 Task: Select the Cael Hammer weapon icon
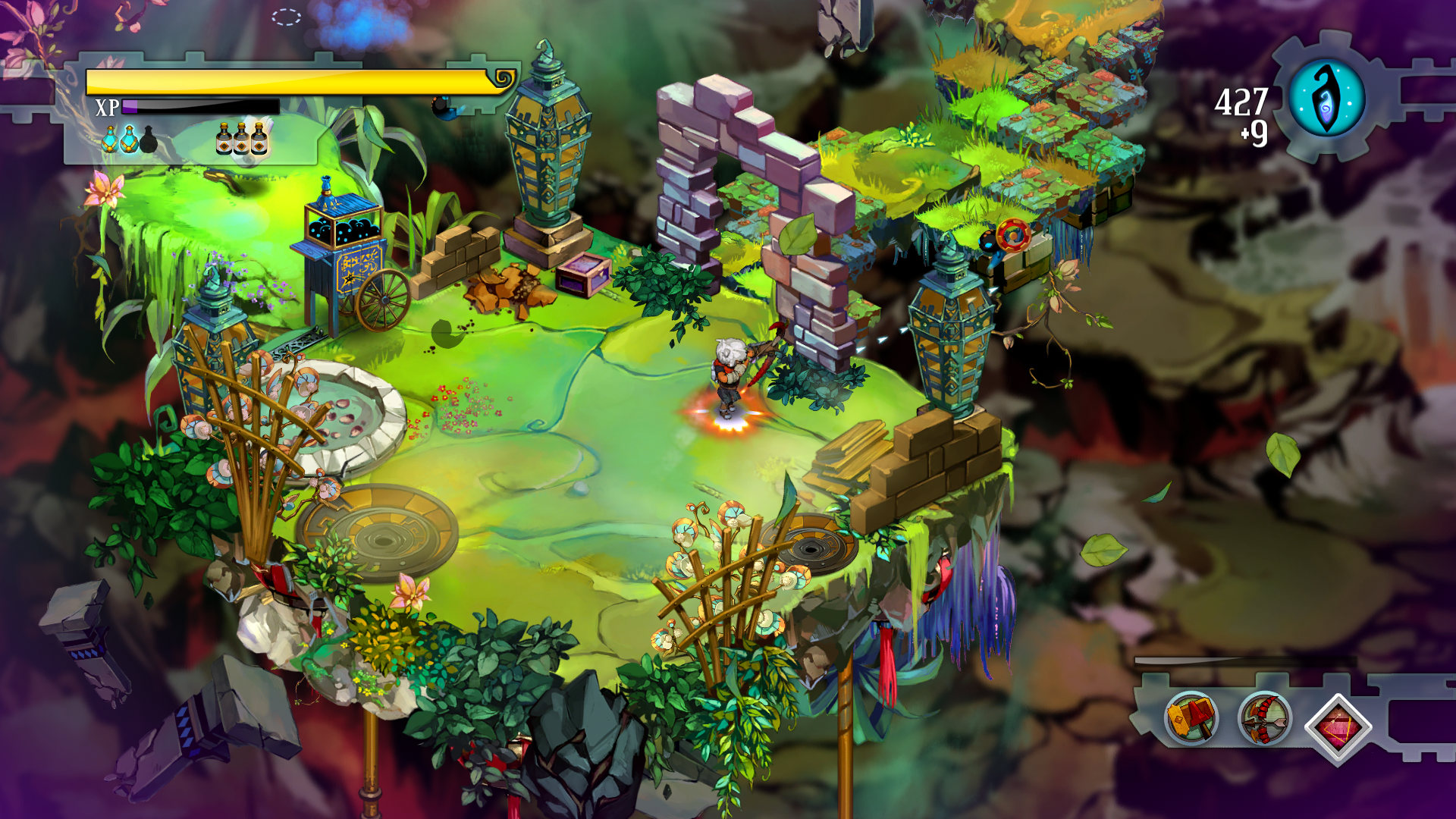click(1191, 717)
